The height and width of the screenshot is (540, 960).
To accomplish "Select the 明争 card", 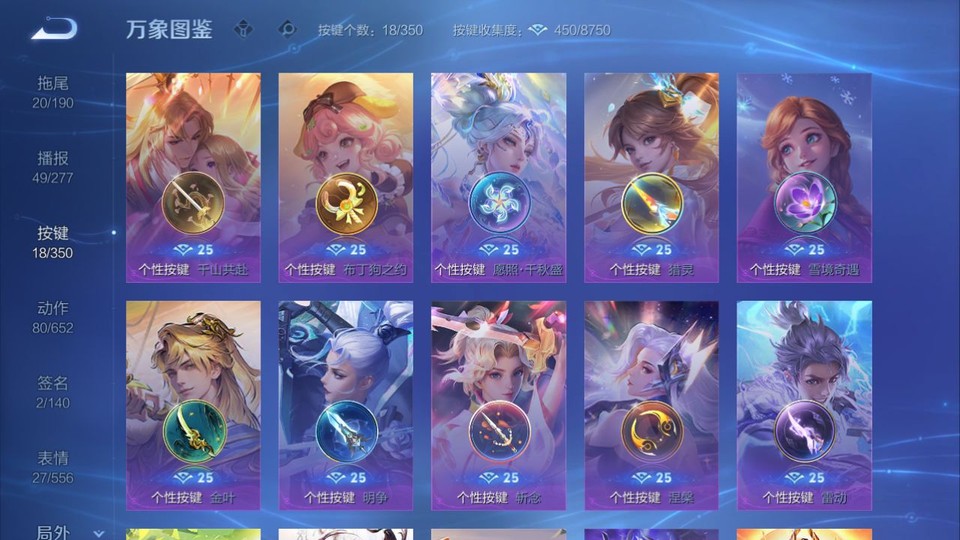I will pos(346,405).
